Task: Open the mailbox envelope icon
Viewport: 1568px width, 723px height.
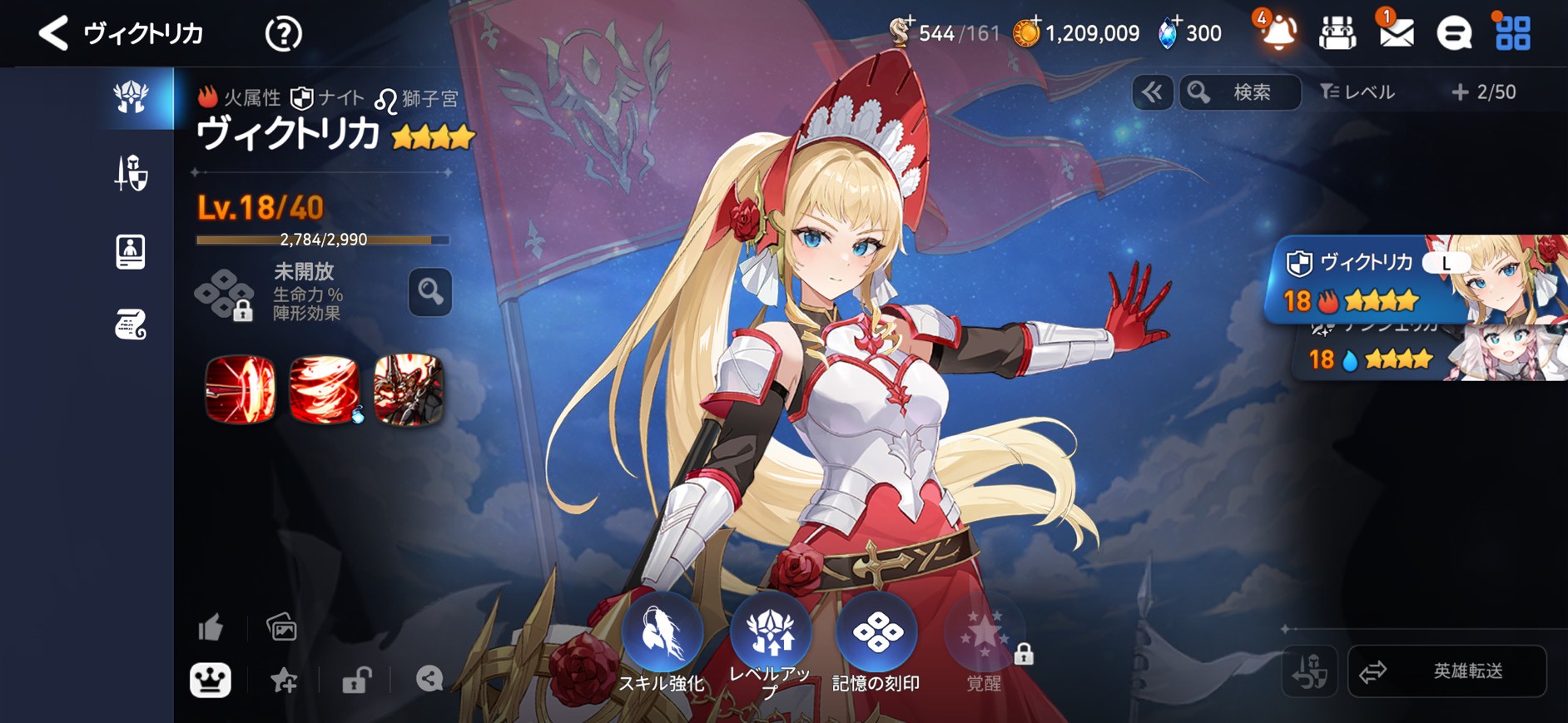Action: (x=1396, y=33)
